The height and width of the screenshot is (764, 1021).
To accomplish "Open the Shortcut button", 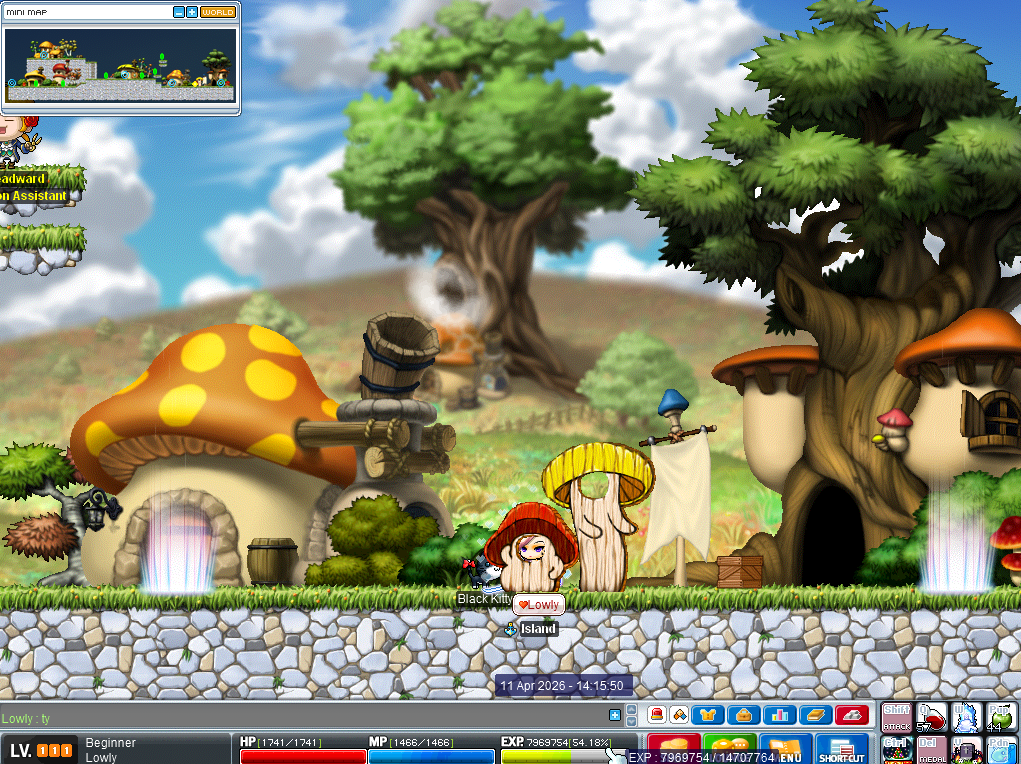I will [x=841, y=749].
